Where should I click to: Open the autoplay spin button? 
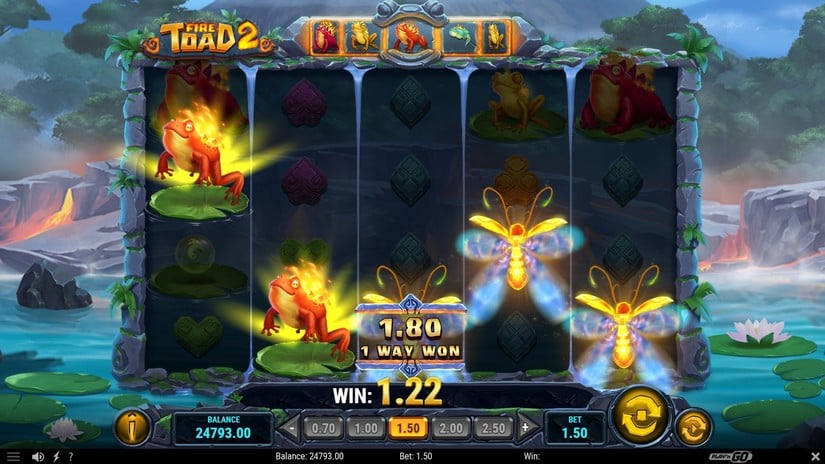[x=693, y=428]
